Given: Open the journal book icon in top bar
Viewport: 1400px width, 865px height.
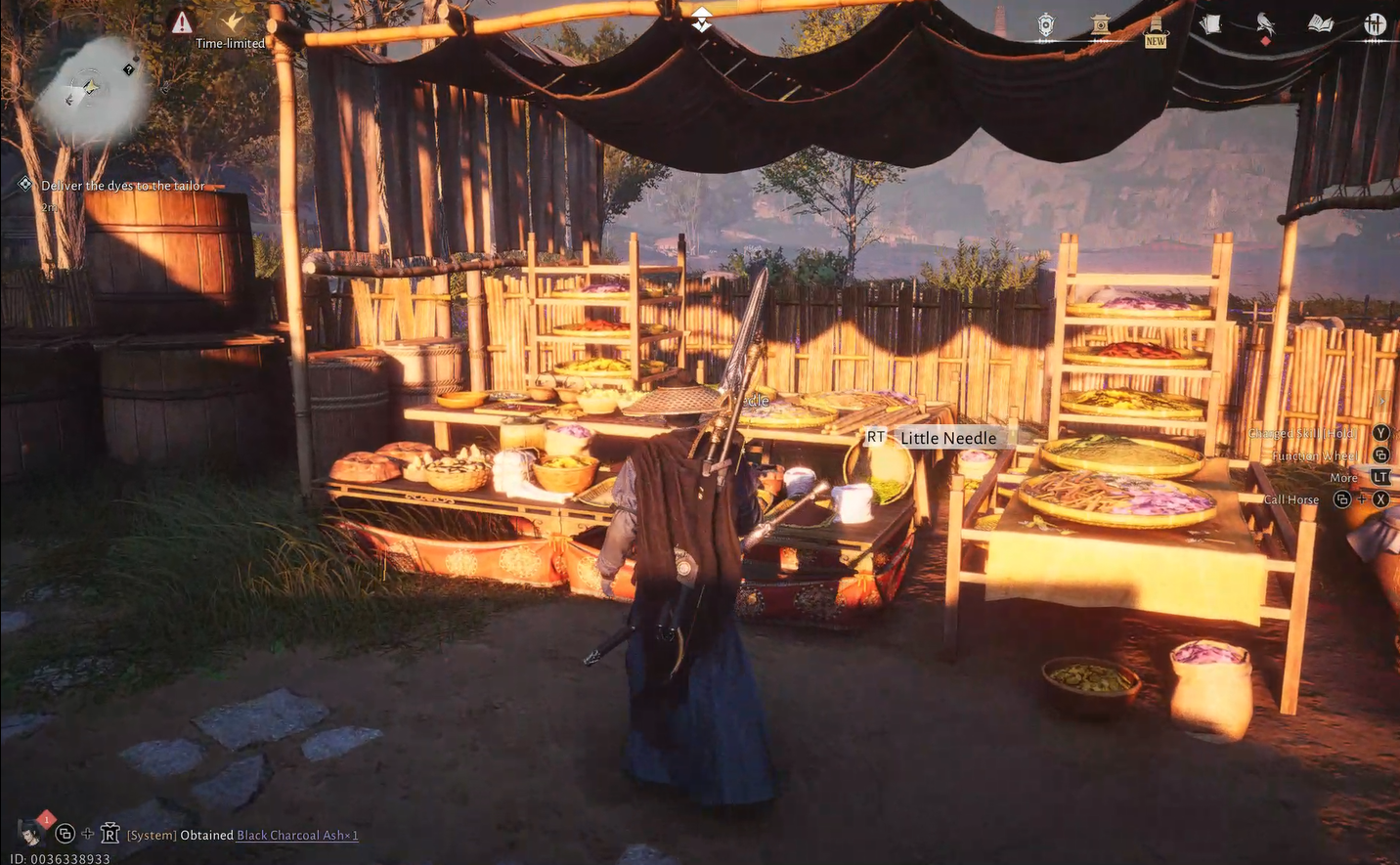Looking at the screenshot, I should click(1322, 23).
